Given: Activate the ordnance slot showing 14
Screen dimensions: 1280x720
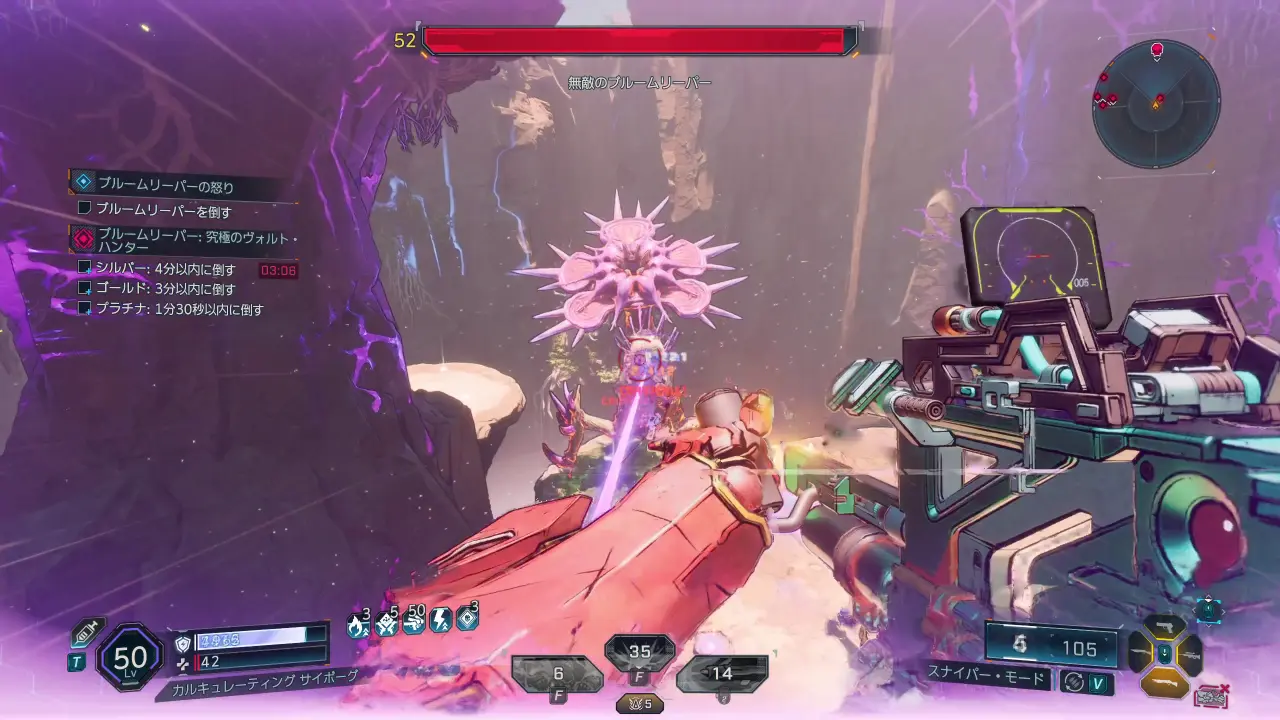Looking at the screenshot, I should (x=721, y=675).
